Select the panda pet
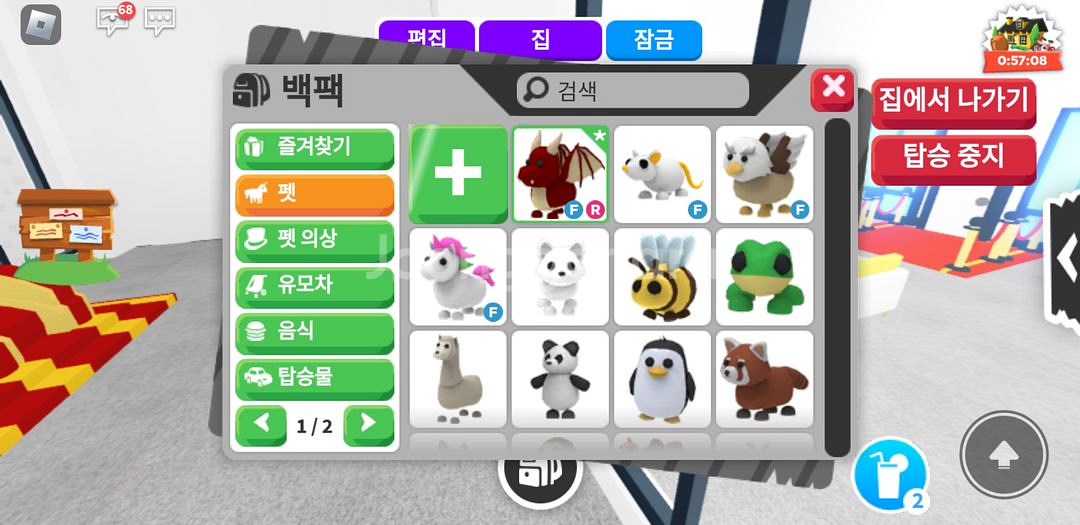 coord(561,378)
